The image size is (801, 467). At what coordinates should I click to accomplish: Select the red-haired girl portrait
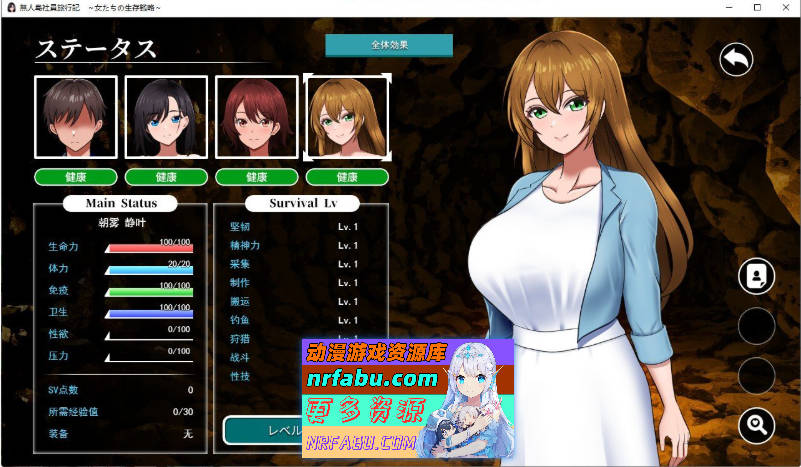coord(256,117)
